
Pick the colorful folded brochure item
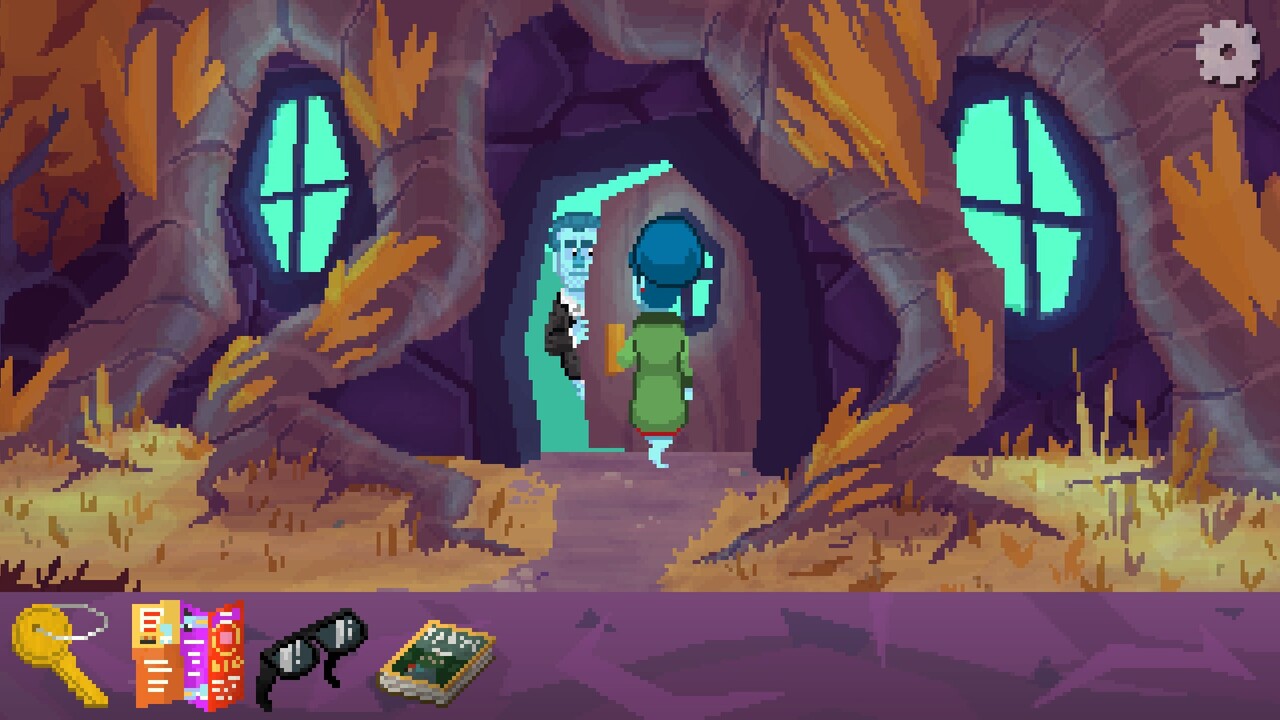coord(188,655)
